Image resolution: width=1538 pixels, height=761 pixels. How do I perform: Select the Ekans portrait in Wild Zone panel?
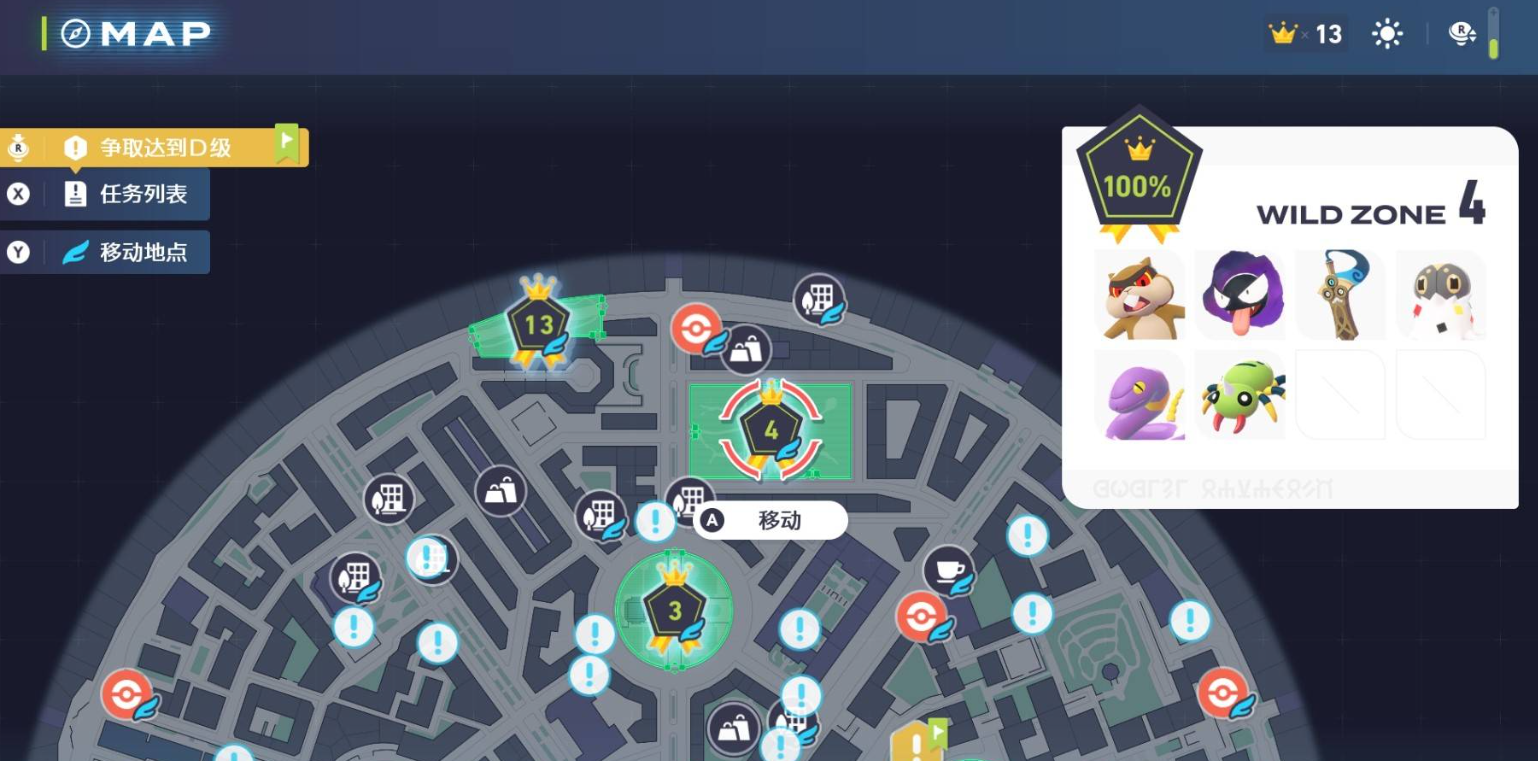click(x=1139, y=395)
